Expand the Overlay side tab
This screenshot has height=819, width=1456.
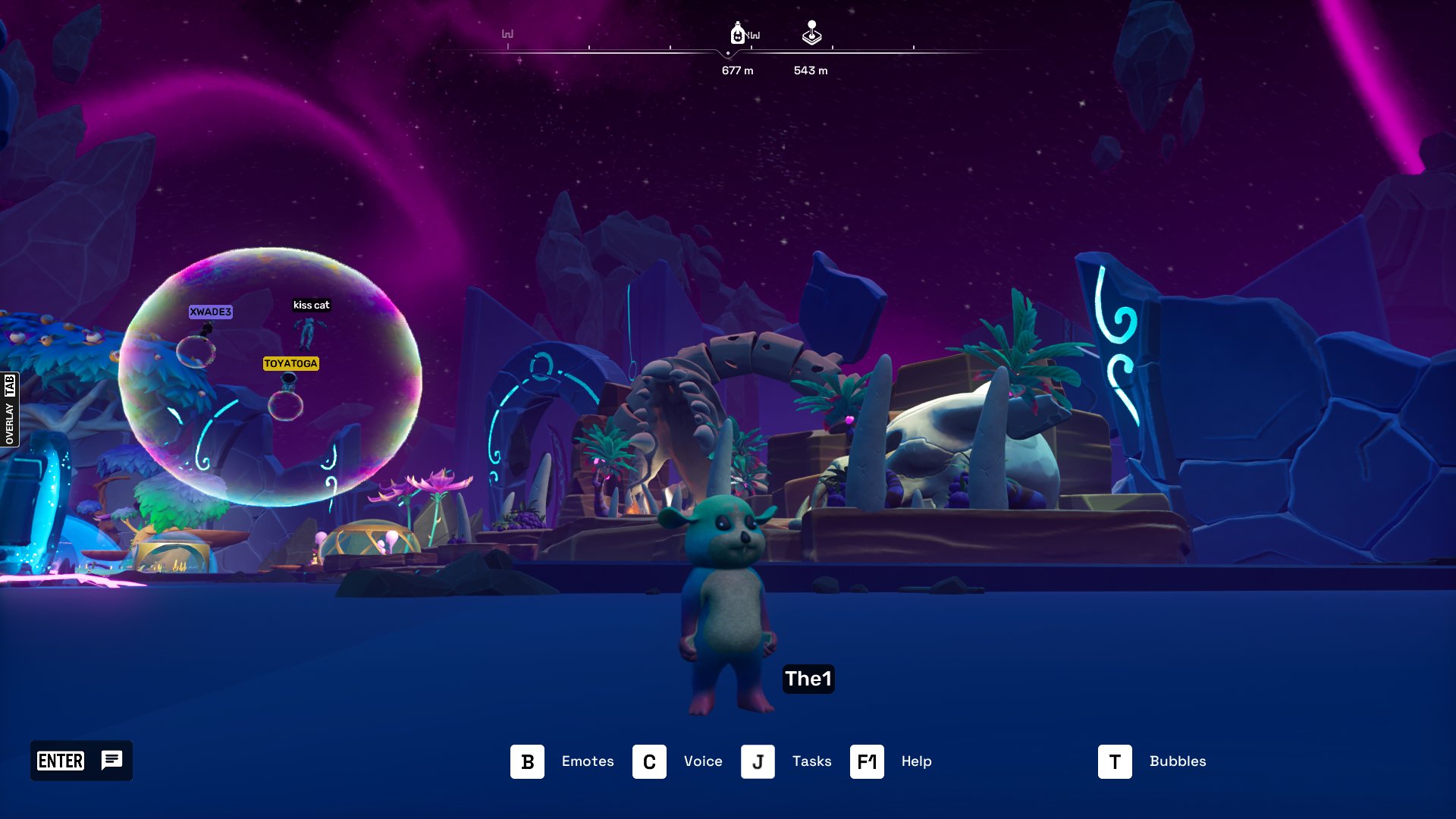point(9,409)
